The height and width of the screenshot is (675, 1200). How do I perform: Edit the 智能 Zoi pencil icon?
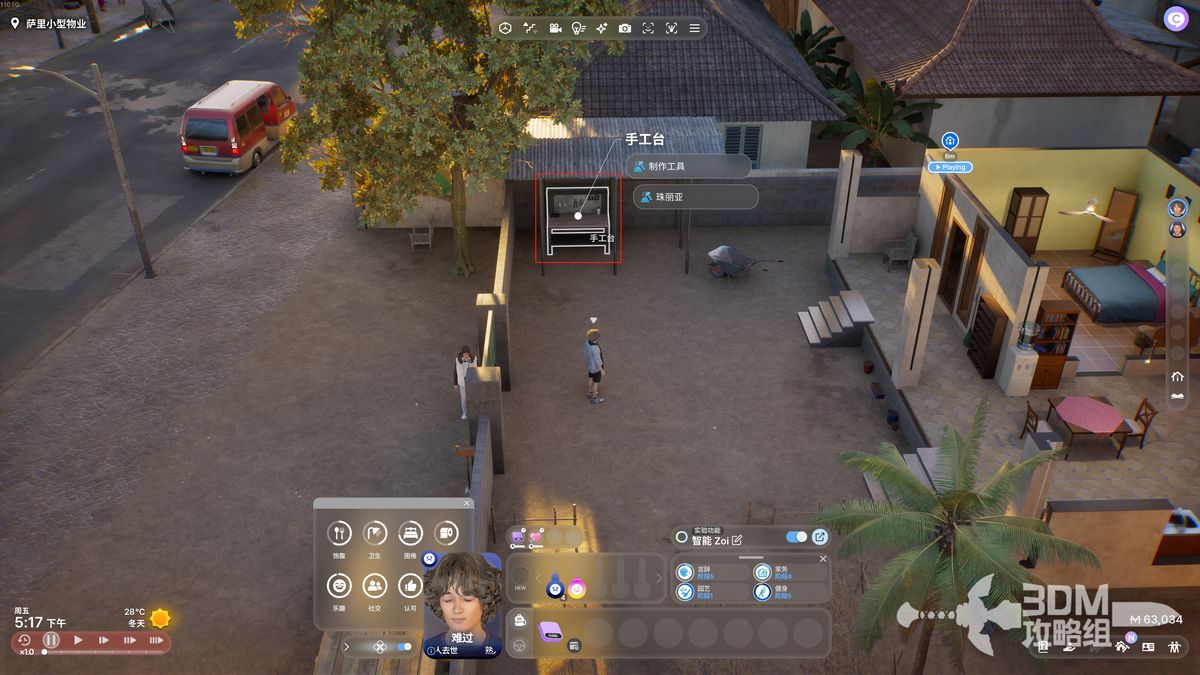pos(737,540)
